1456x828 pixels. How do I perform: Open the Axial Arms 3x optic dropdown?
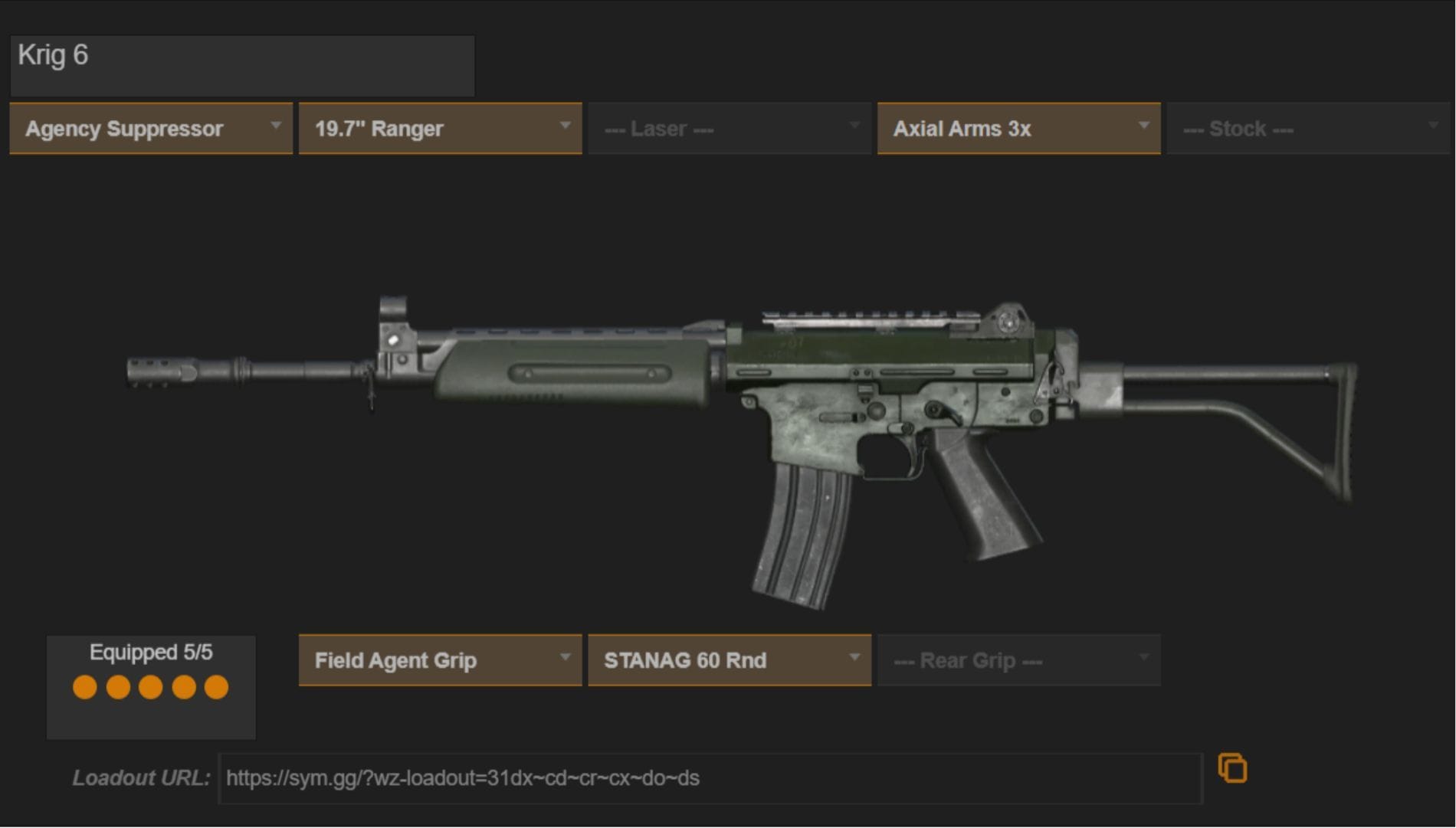[x=1018, y=128]
